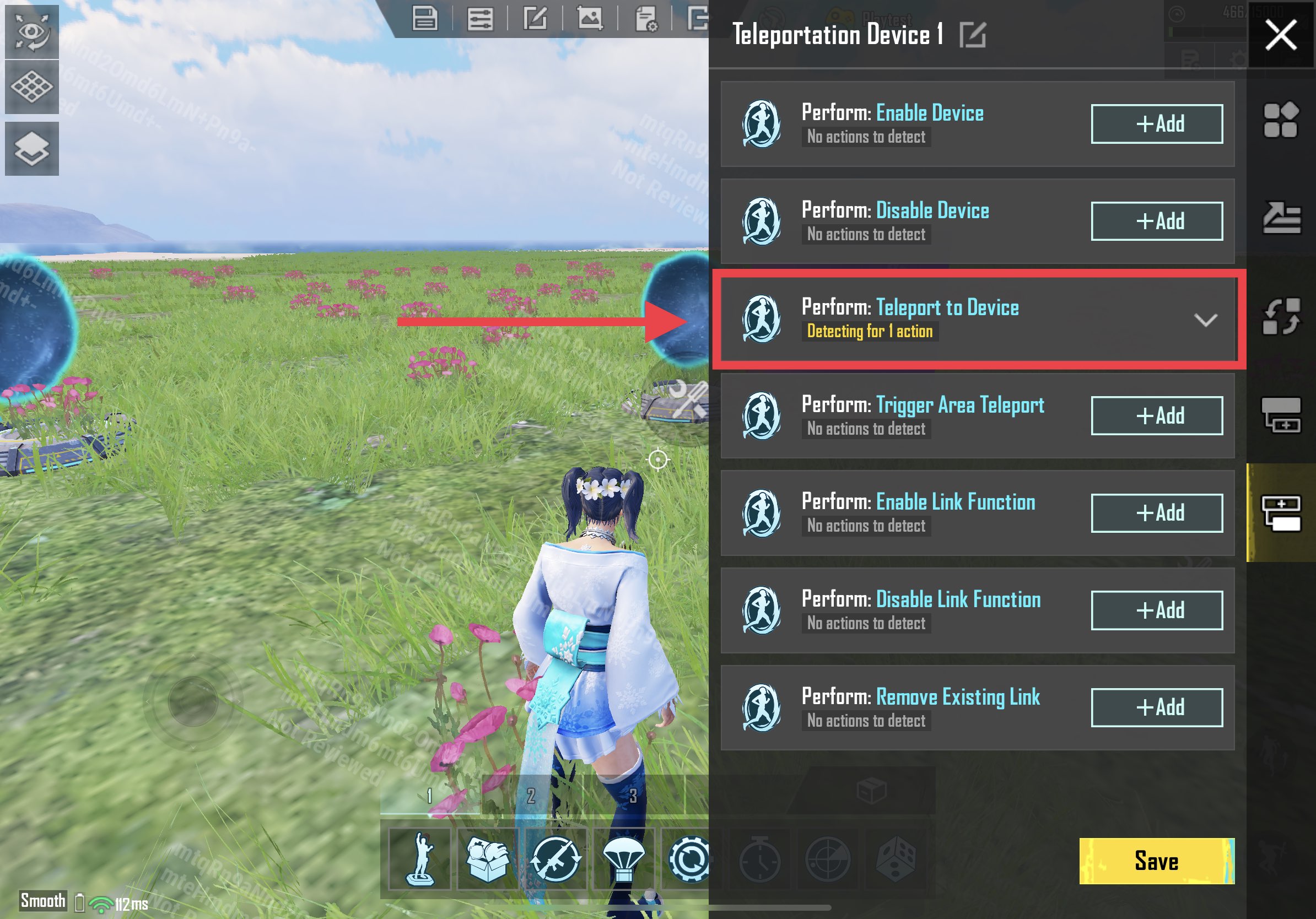Select the grid tool icon on left side
This screenshot has width=1316, height=919.
(31, 87)
